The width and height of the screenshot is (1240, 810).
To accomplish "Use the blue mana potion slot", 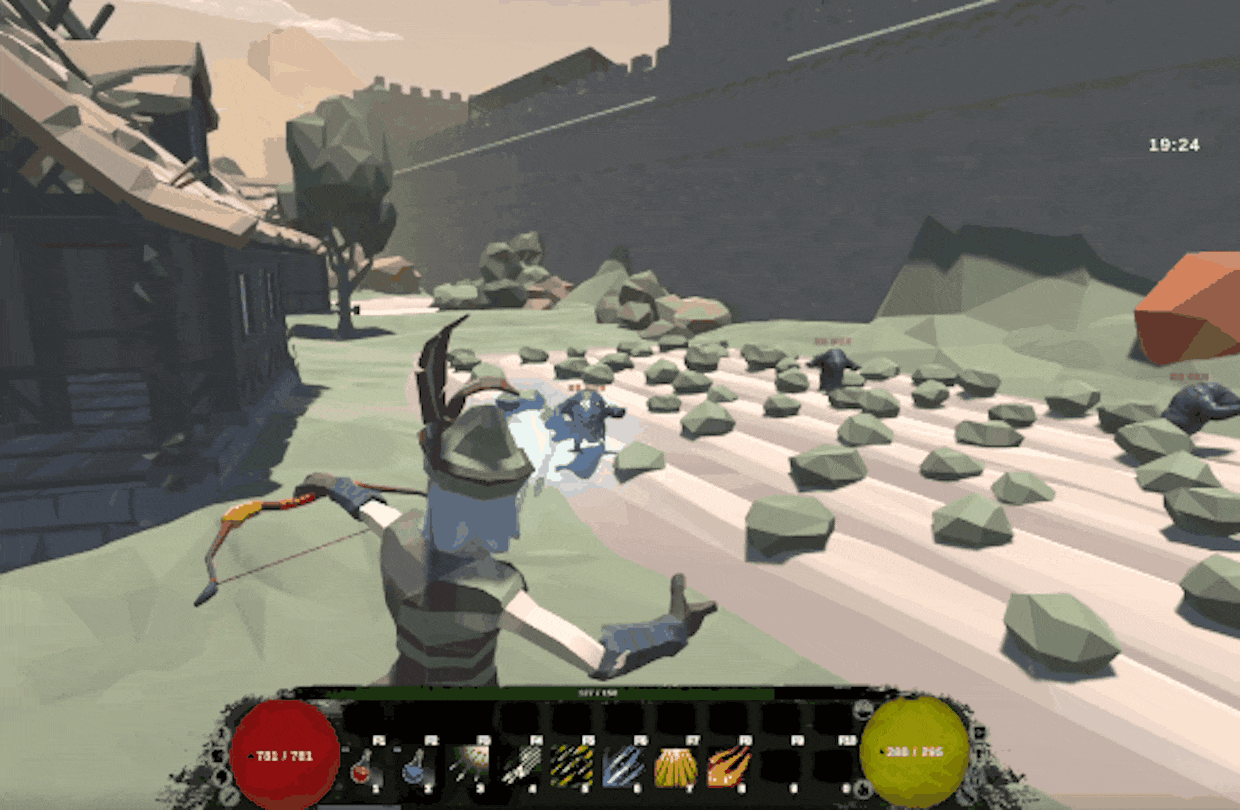I will [x=414, y=766].
